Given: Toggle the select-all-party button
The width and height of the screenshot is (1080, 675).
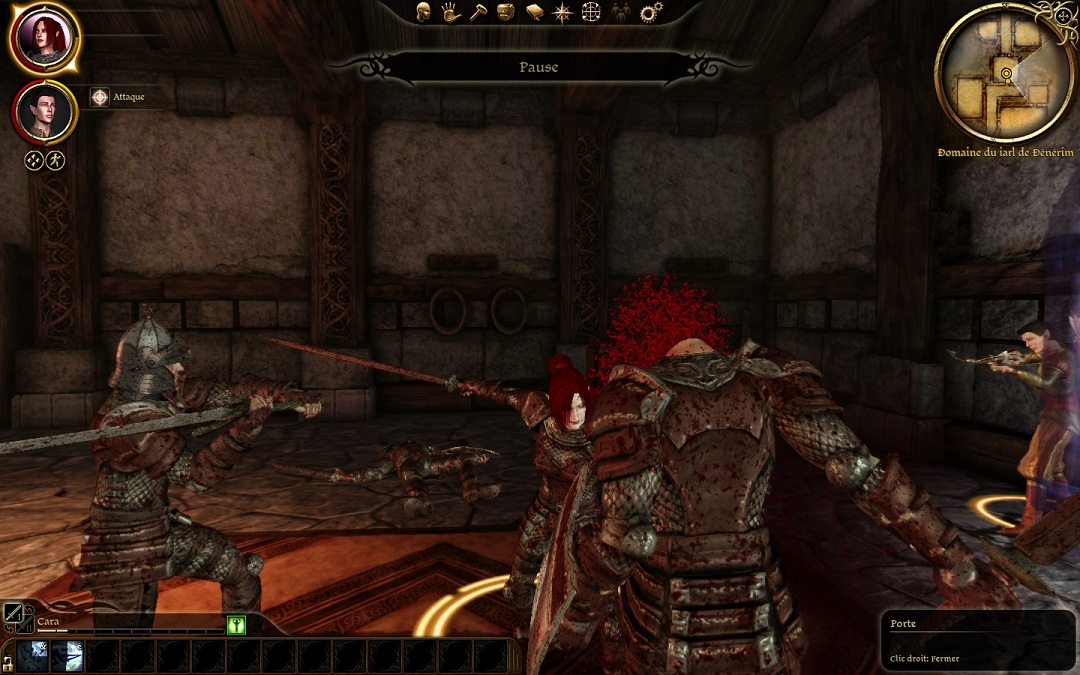Looking at the screenshot, I should [34, 160].
